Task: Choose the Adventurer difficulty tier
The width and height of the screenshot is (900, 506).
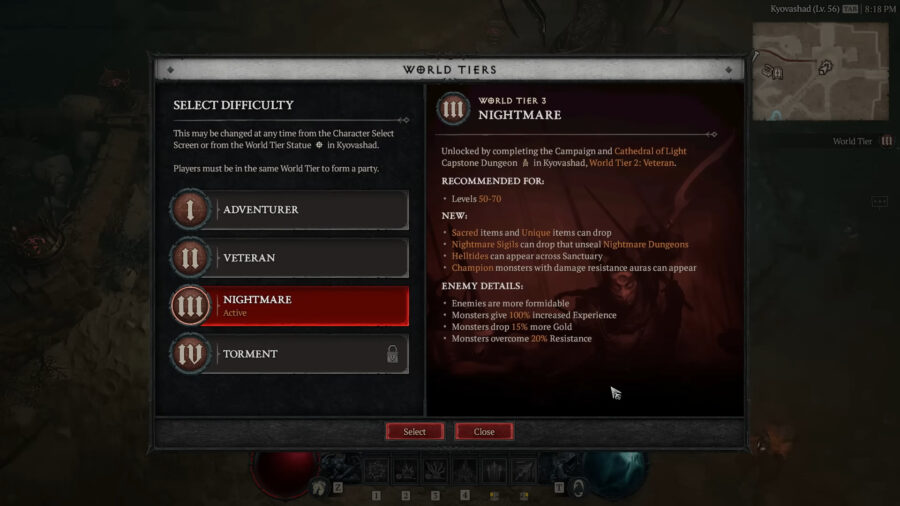Action: coord(290,210)
